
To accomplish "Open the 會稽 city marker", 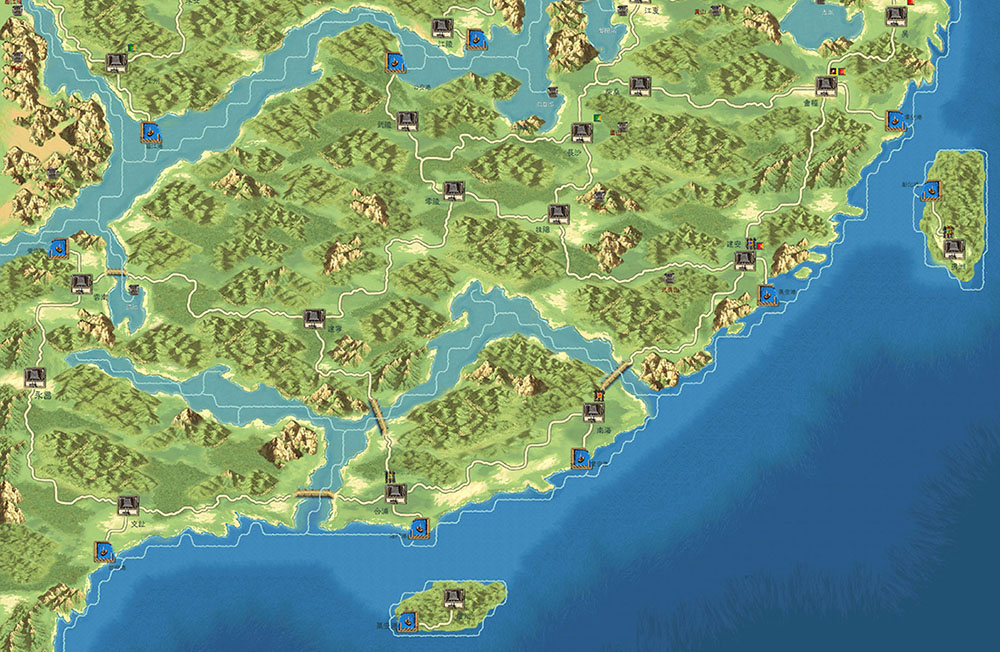I will pos(825,86).
